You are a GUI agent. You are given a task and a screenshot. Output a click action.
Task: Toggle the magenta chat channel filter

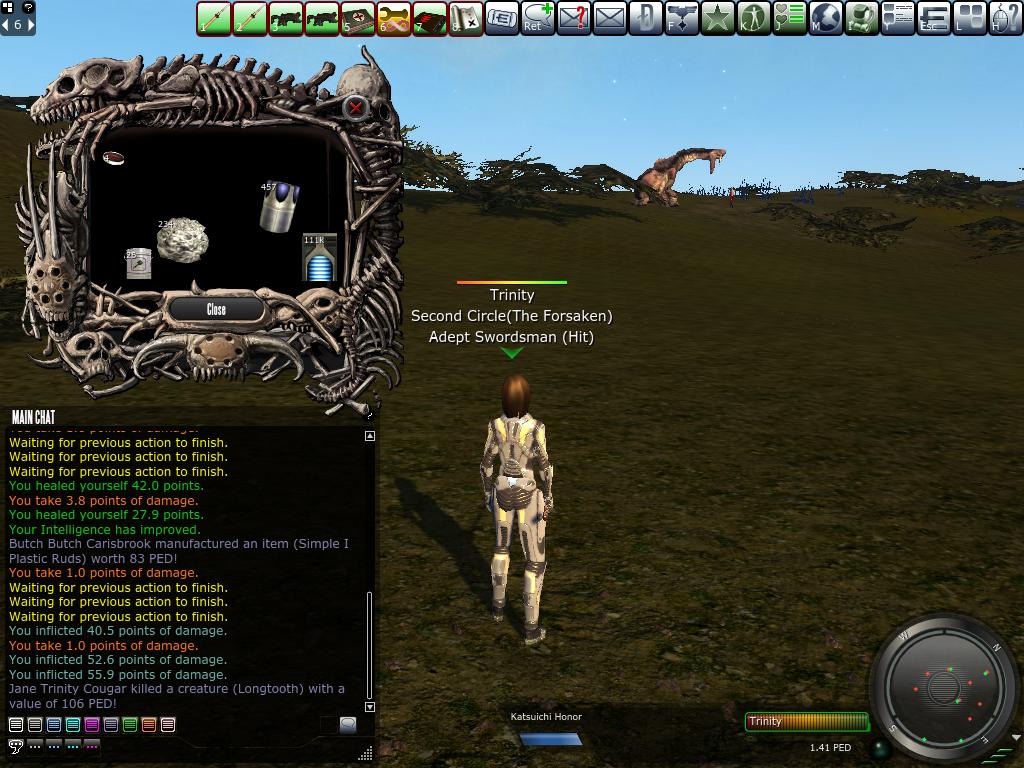pos(91,725)
